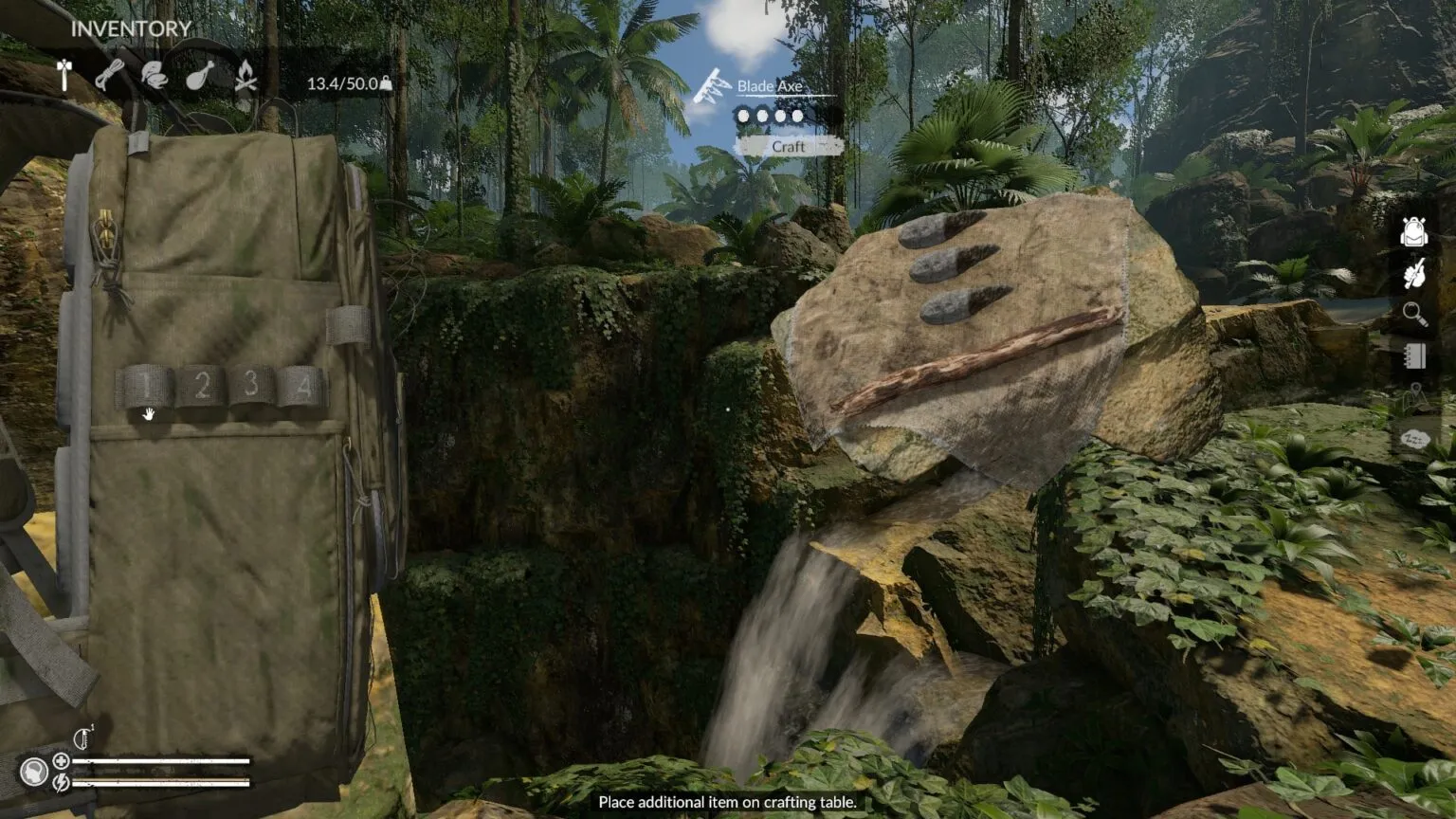Select backpack pocket number 1
The height and width of the screenshot is (819, 1456).
(x=145, y=386)
